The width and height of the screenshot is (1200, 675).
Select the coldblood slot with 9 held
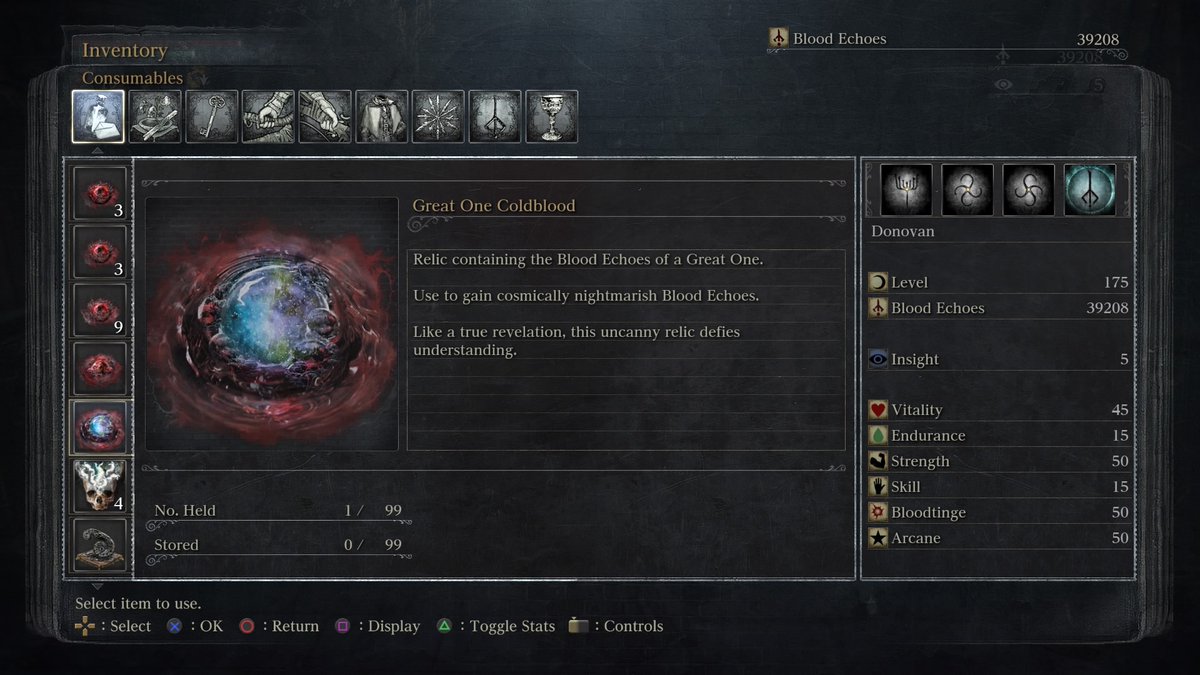coord(100,310)
